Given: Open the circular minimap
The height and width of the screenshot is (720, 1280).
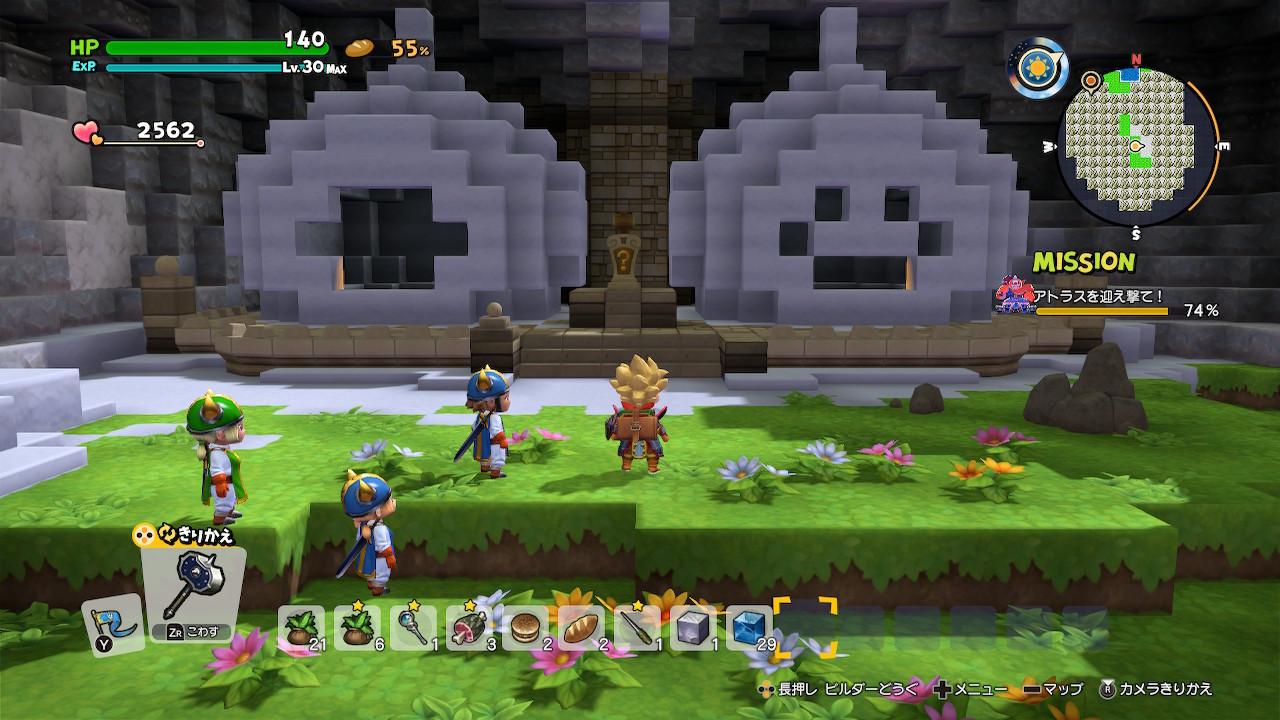Looking at the screenshot, I should coord(1137,148).
